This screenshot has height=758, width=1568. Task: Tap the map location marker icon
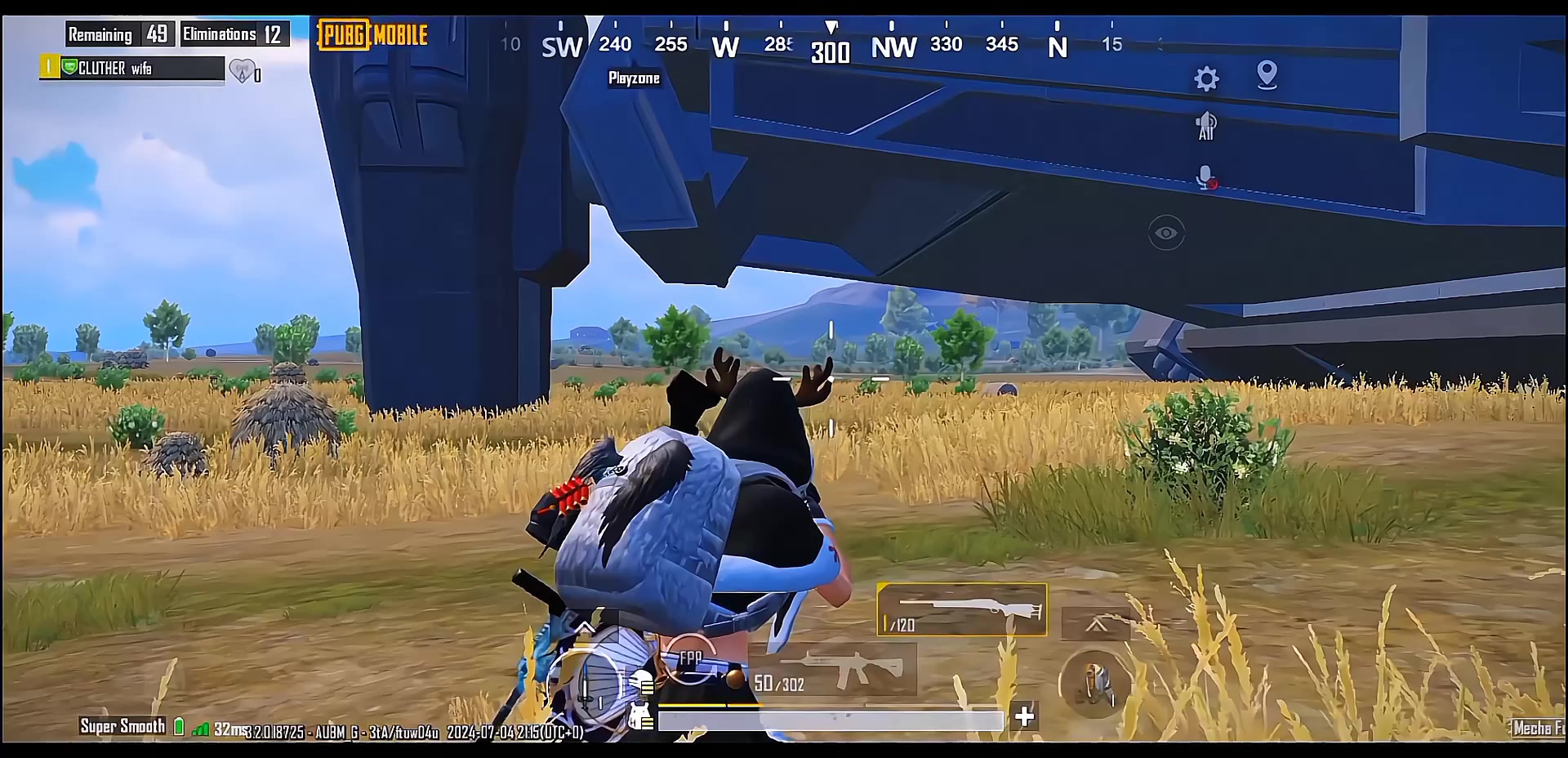[1267, 75]
